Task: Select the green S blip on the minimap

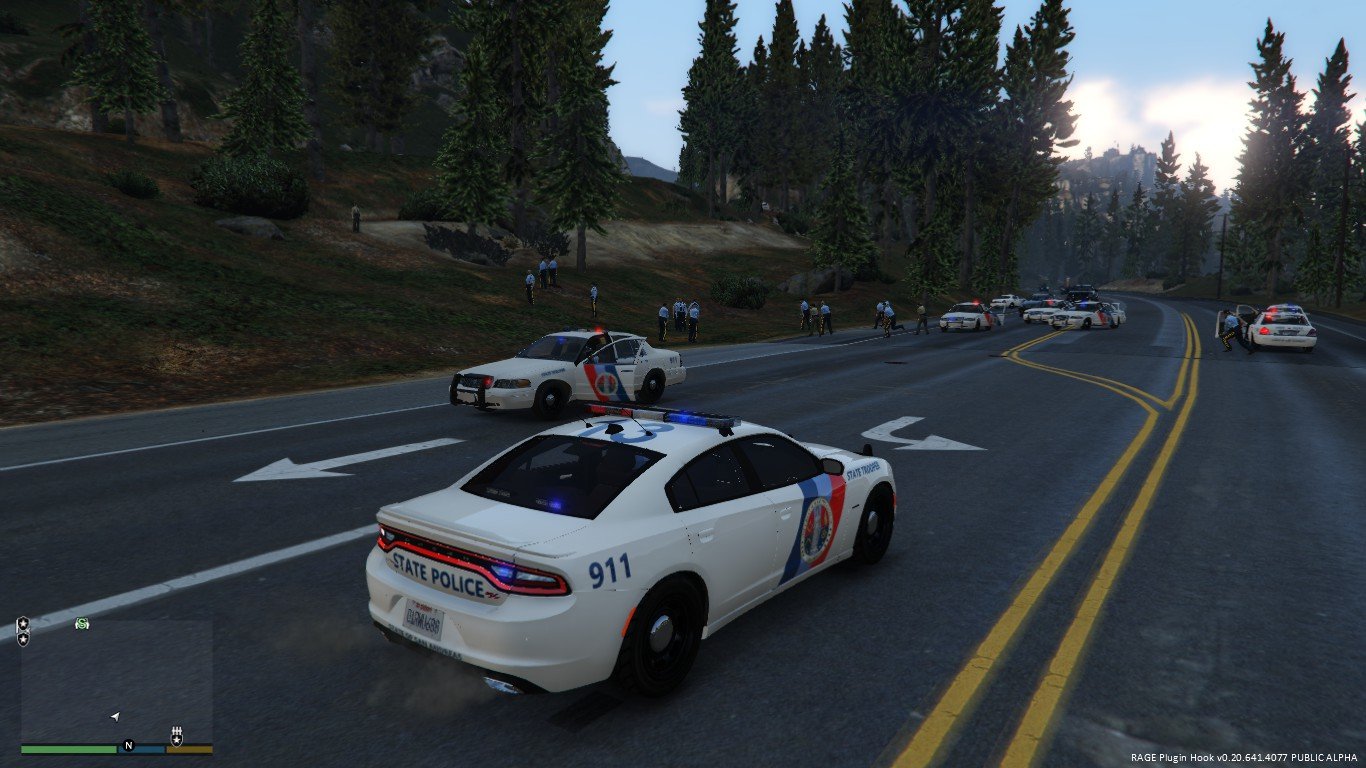Action: click(x=81, y=624)
